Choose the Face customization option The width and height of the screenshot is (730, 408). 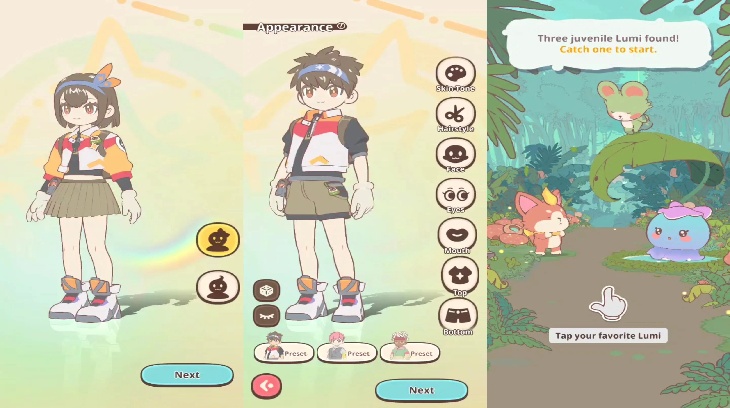(x=455, y=155)
